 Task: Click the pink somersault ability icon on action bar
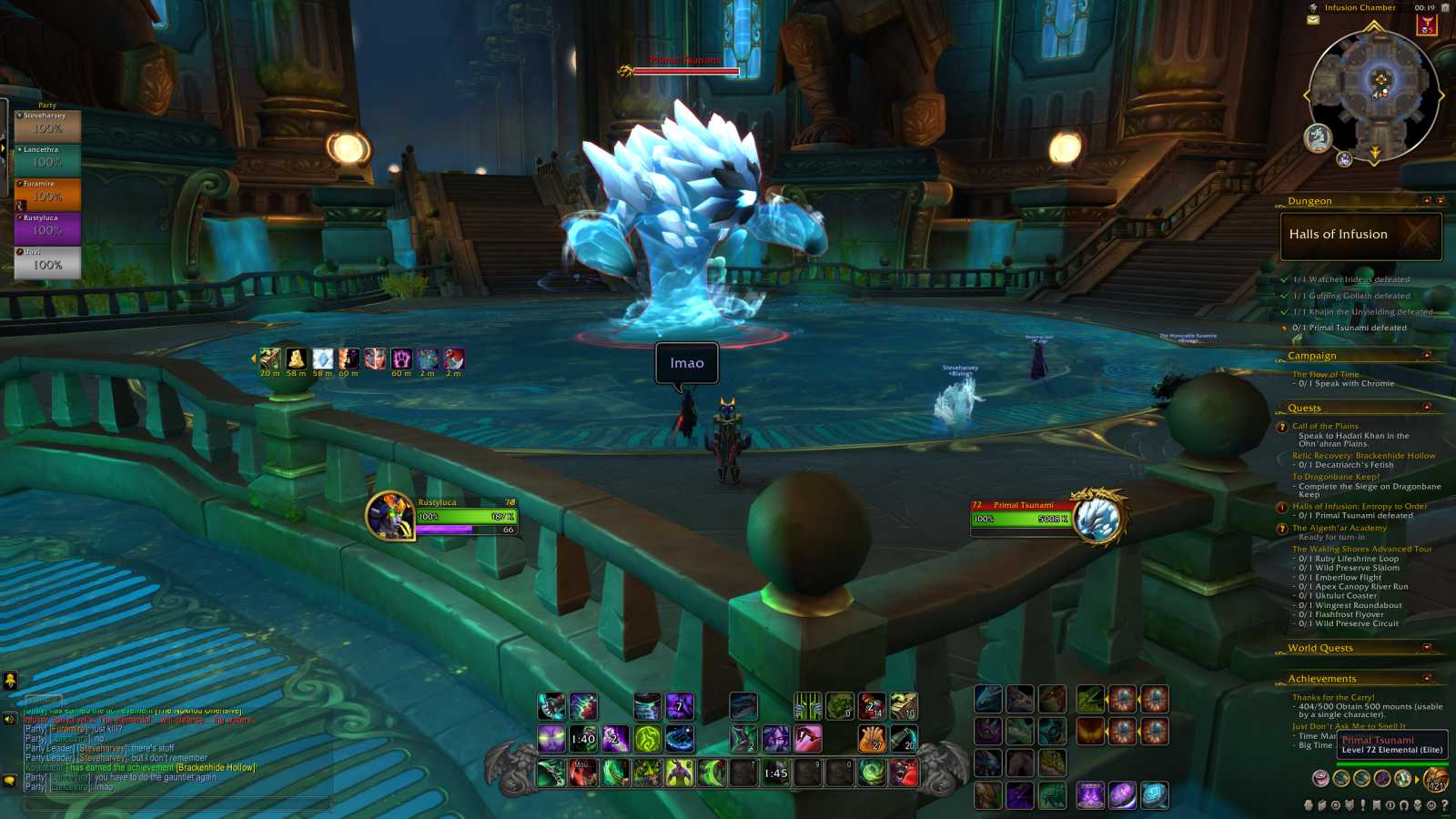810,738
